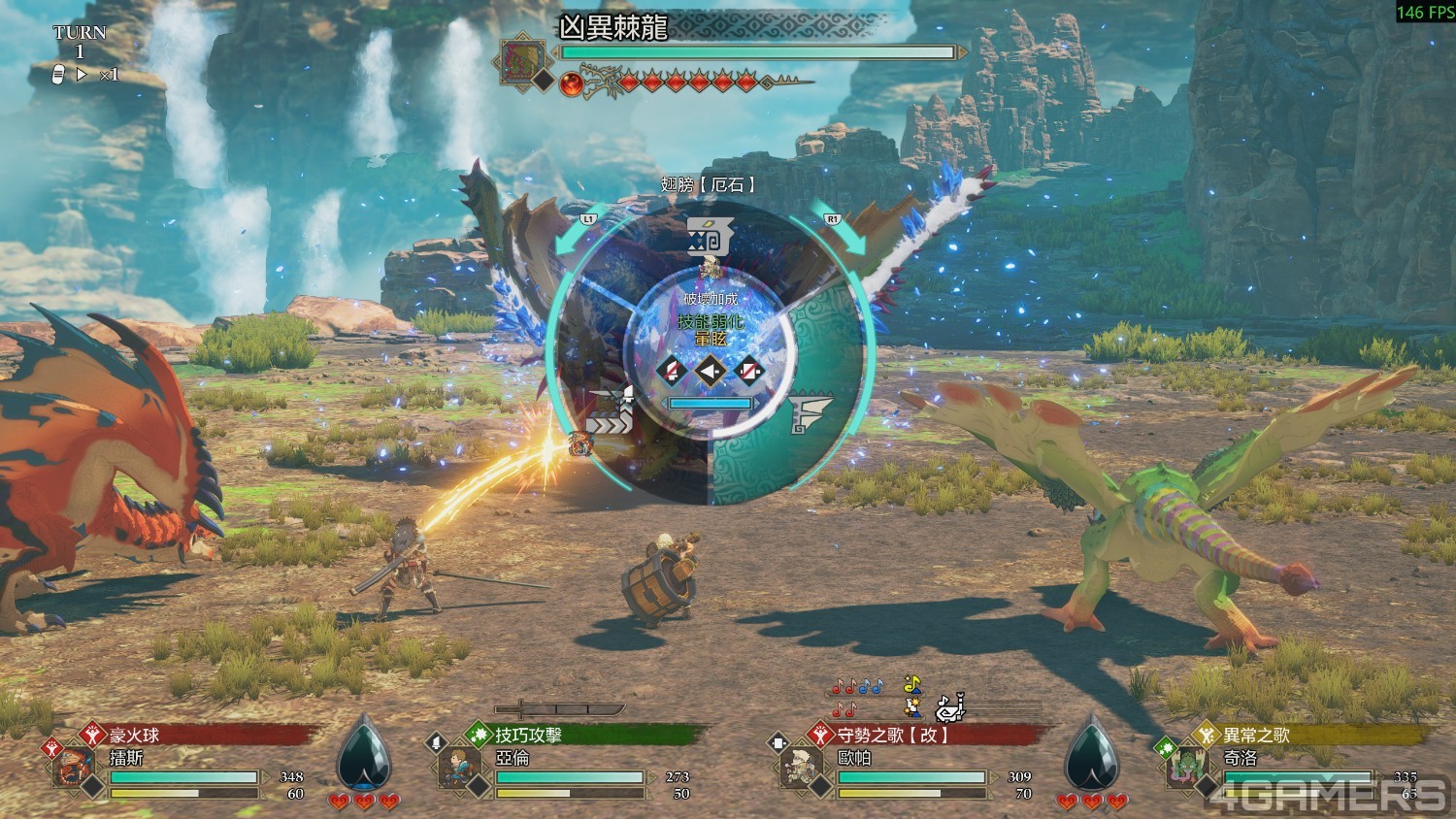Click 擂斯's monster portrait
Screen dimensions: 1456x819
[73, 767]
